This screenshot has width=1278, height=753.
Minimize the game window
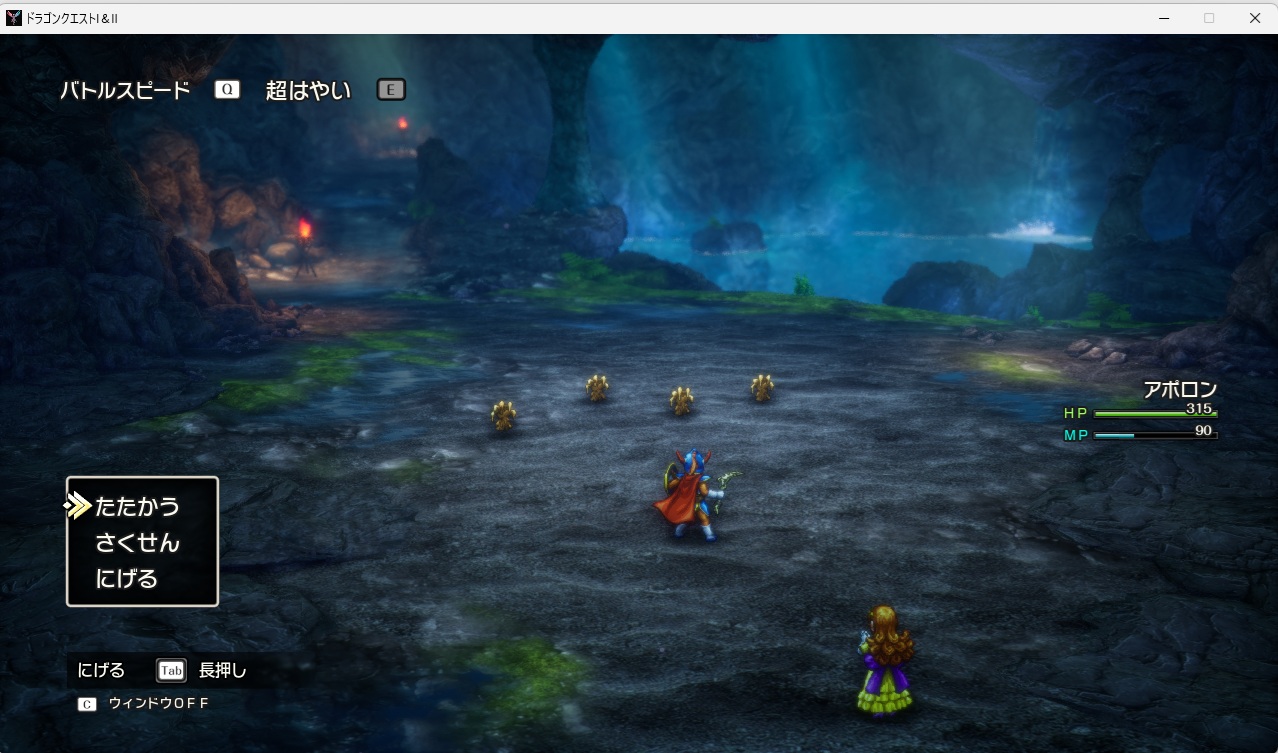point(1164,18)
